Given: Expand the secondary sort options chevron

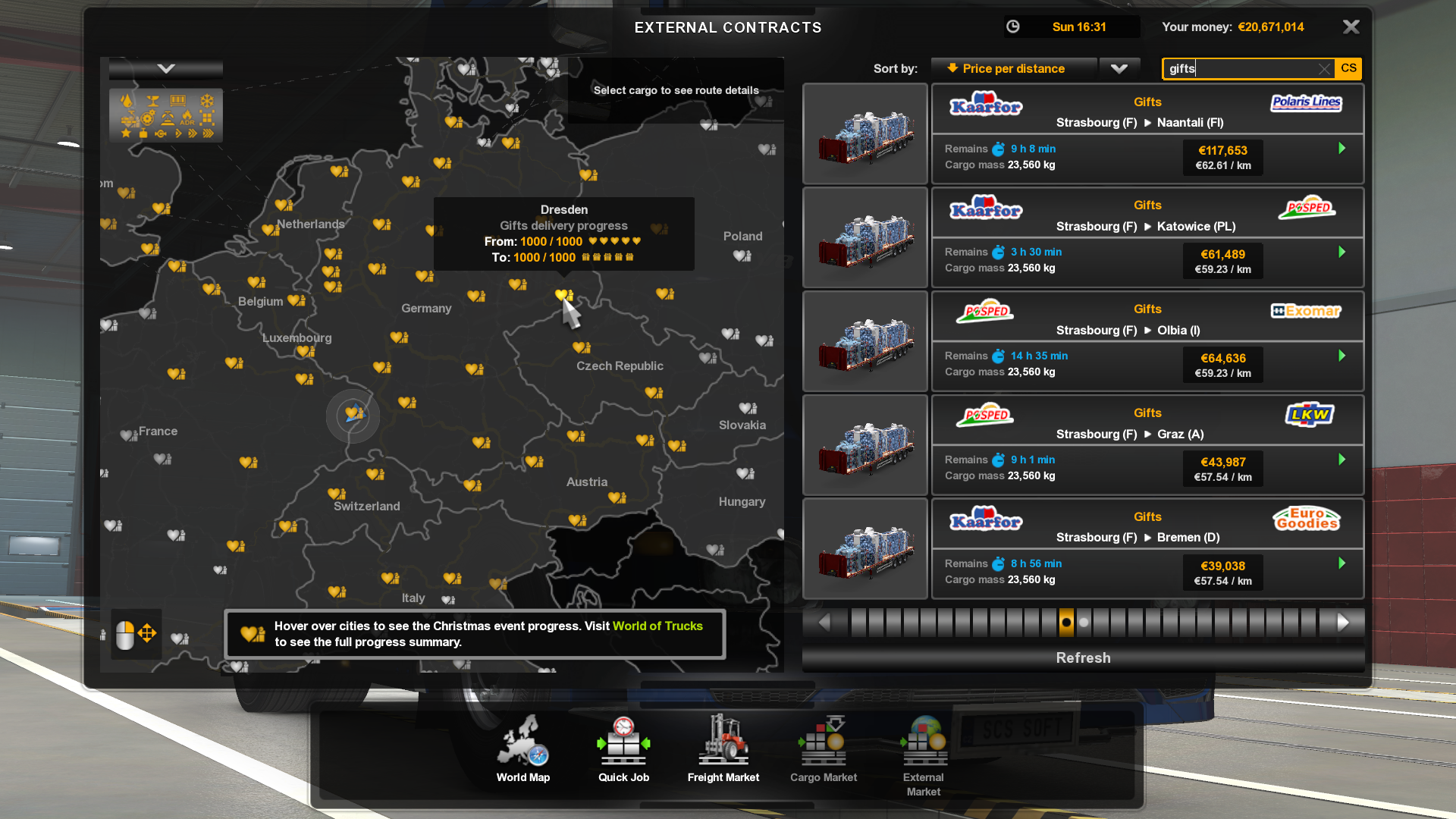Looking at the screenshot, I should 1120,68.
